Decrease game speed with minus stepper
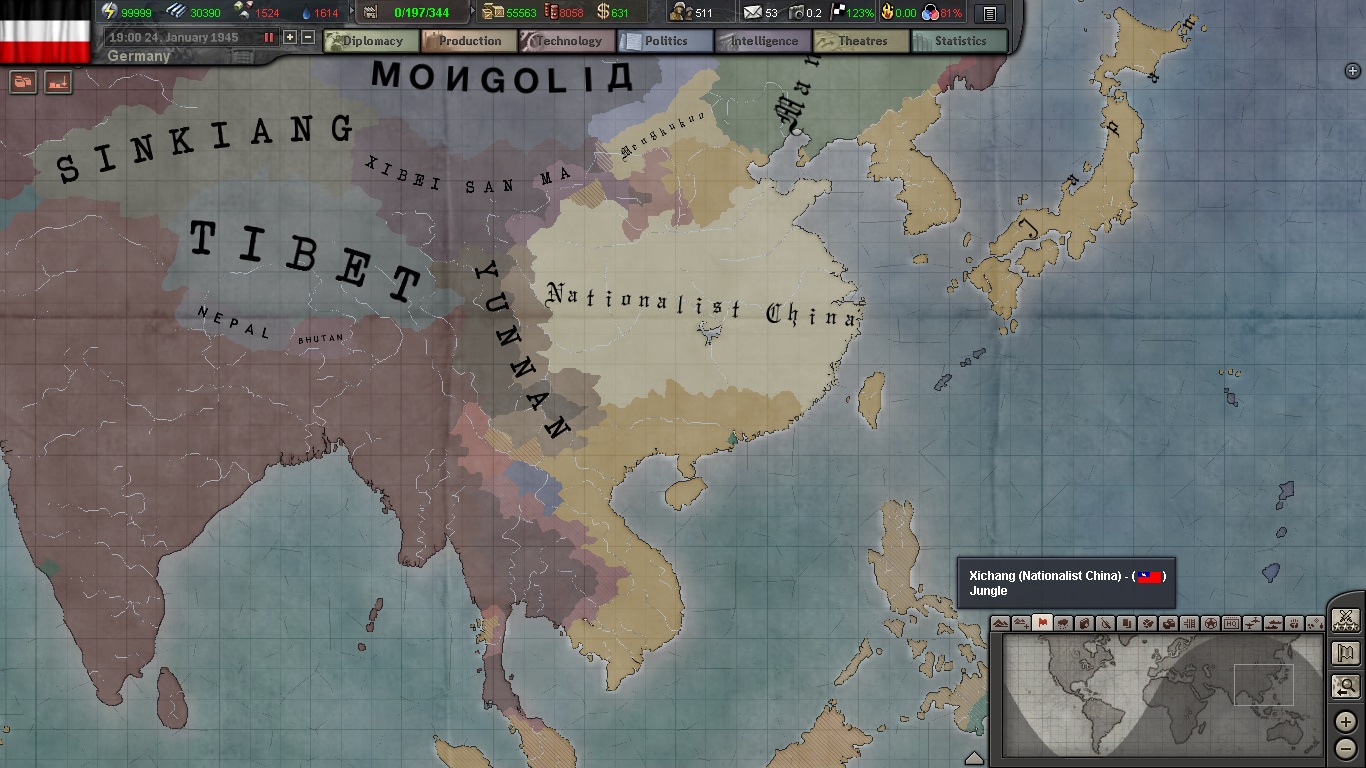 308,37
